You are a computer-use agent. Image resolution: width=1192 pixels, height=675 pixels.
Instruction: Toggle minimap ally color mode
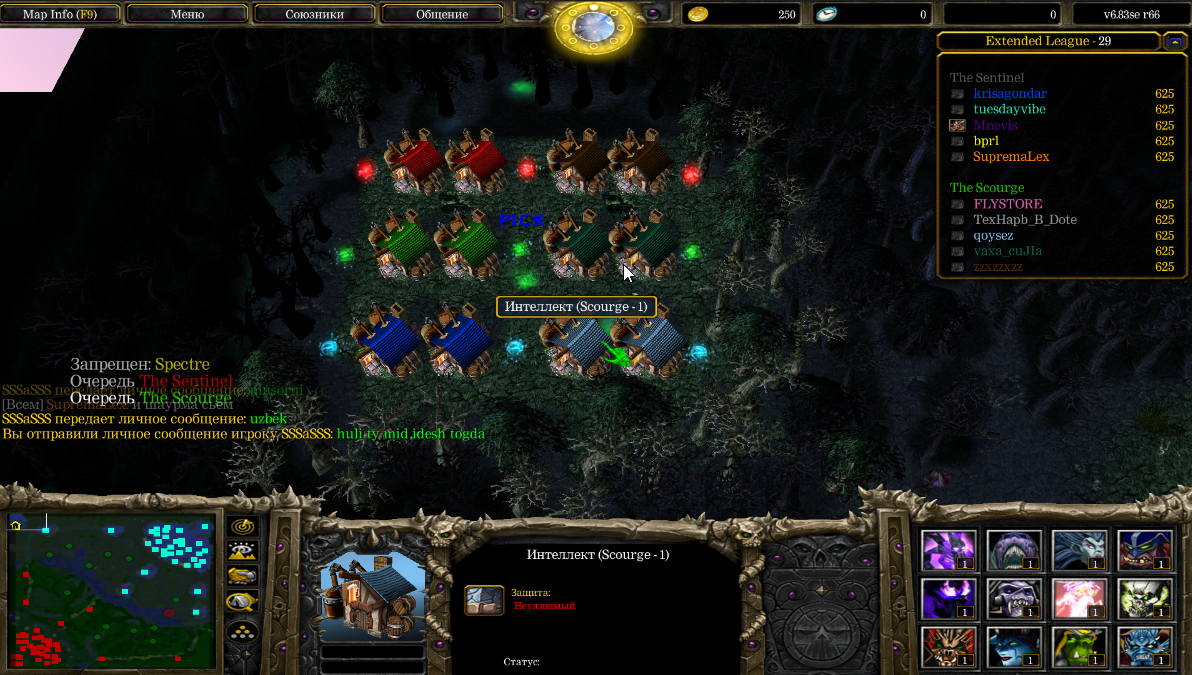pyautogui.click(x=243, y=576)
